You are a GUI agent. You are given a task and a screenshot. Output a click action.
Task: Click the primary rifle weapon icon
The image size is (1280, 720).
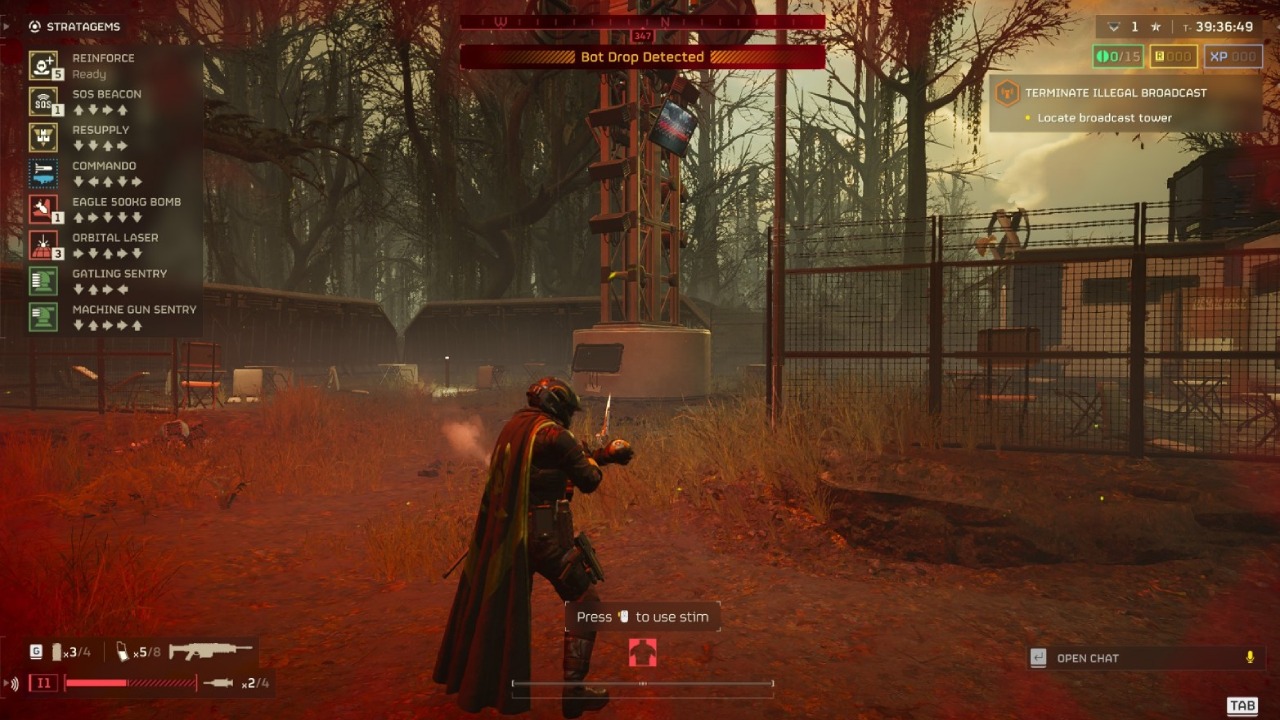(x=210, y=651)
